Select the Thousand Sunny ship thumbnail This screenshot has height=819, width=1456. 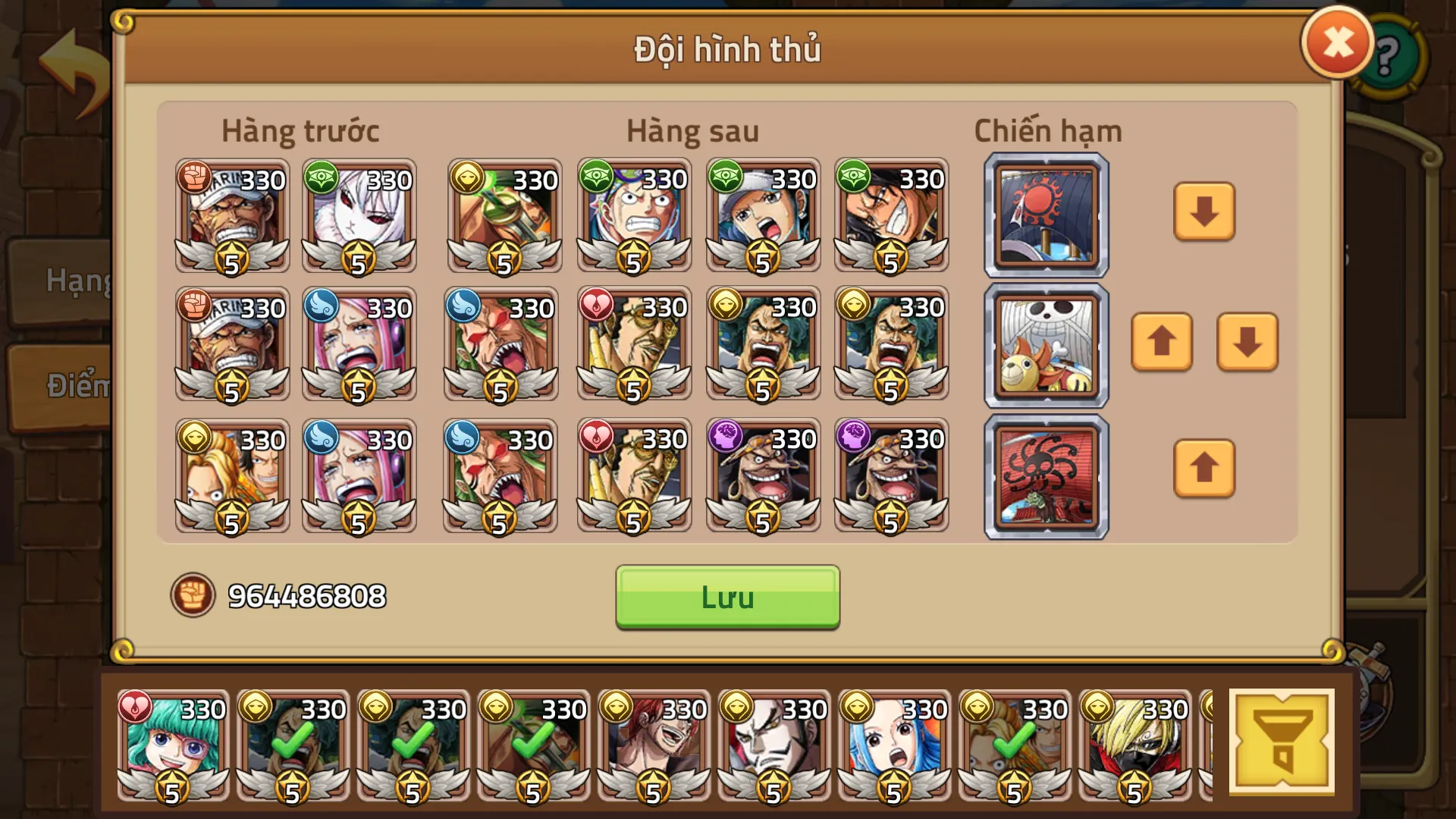pyautogui.click(x=1045, y=345)
